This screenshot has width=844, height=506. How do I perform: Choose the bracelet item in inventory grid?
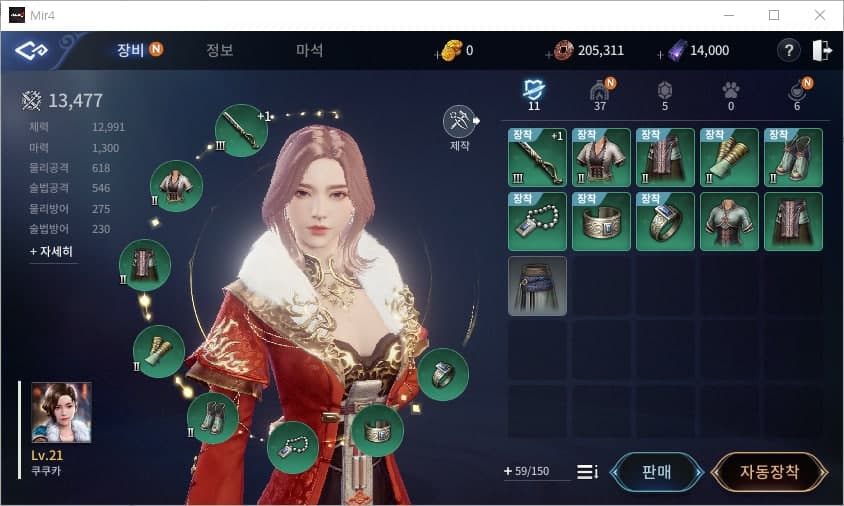(601, 222)
